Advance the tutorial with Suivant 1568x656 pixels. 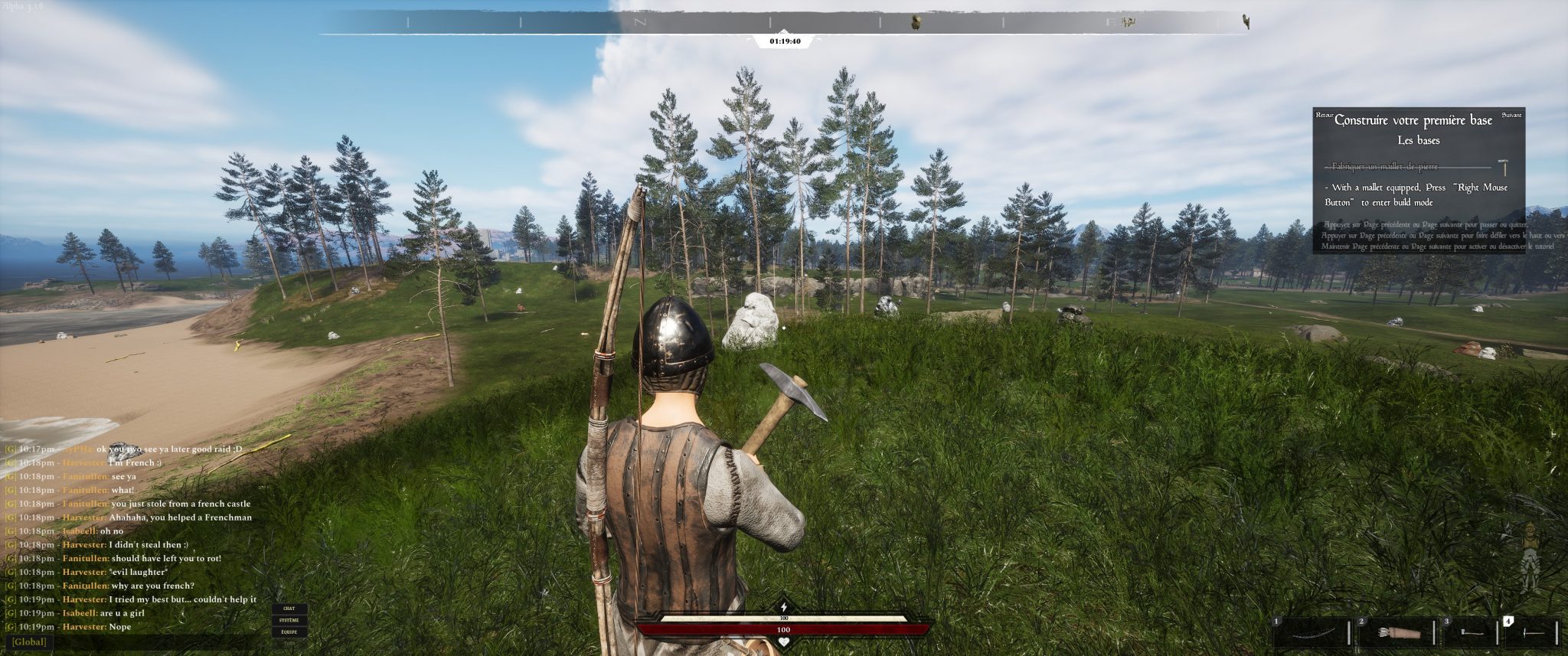[1511, 115]
